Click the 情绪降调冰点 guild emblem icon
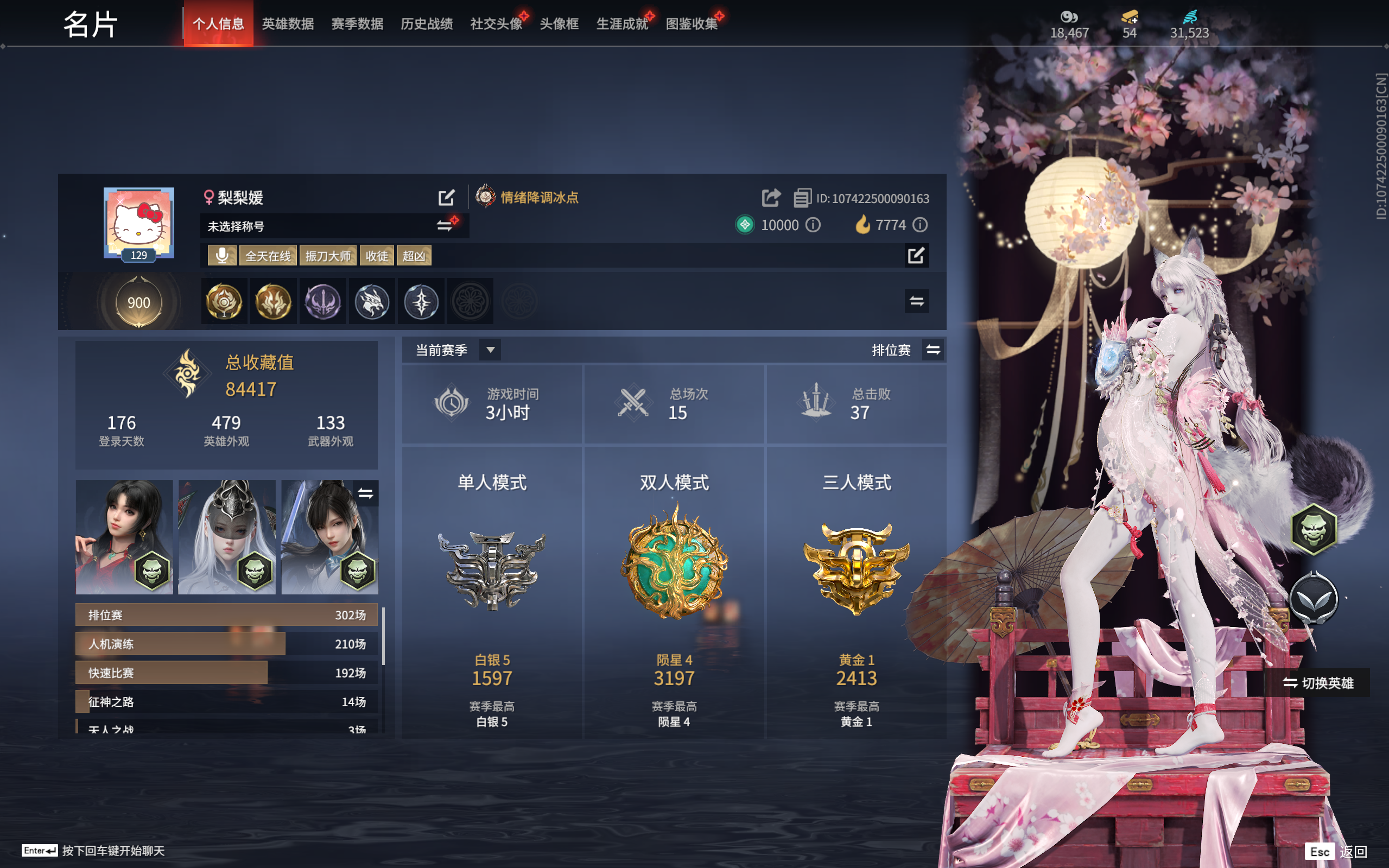The image size is (1389, 868). click(487, 198)
